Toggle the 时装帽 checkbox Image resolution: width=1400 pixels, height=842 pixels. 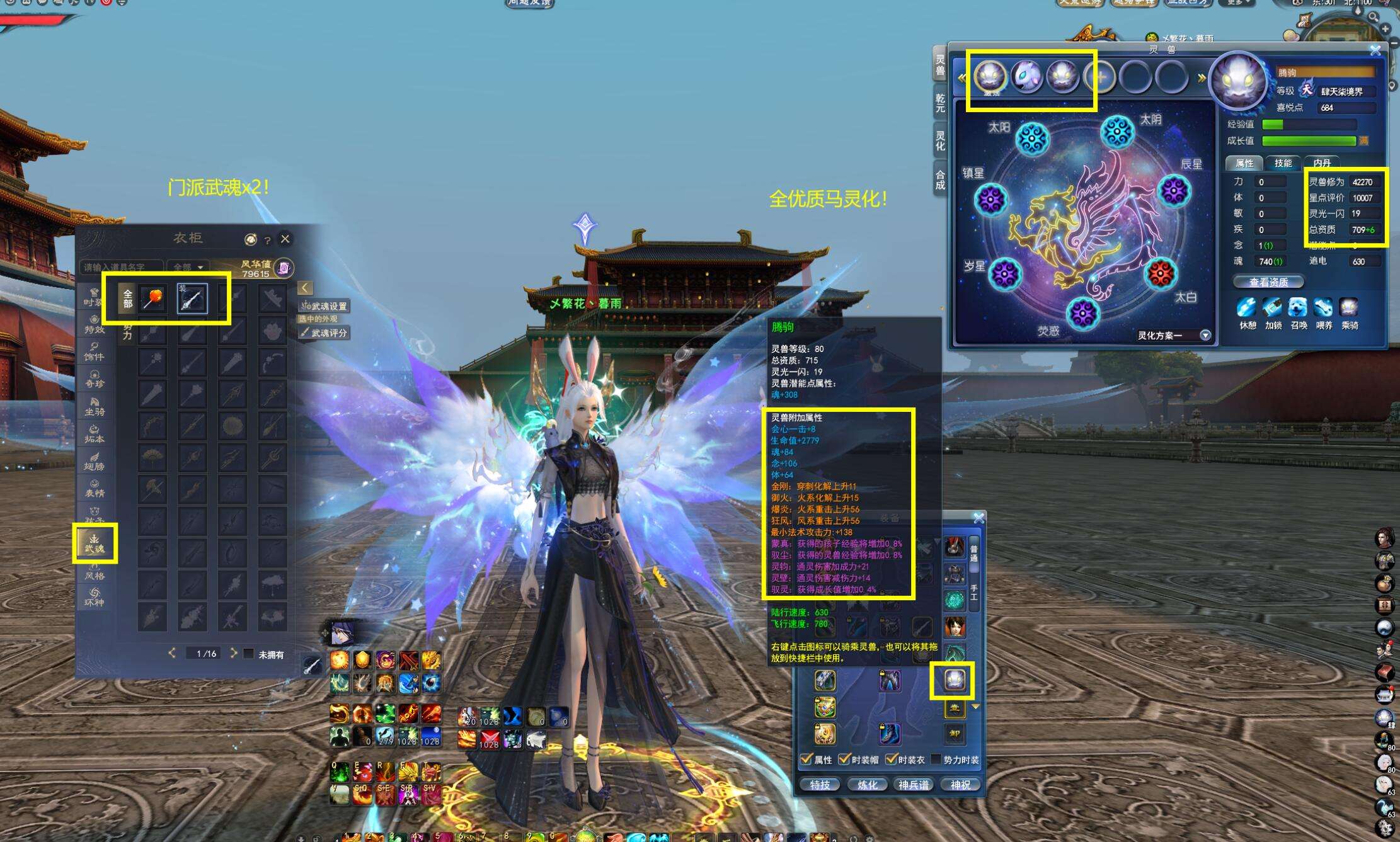pyautogui.click(x=845, y=760)
